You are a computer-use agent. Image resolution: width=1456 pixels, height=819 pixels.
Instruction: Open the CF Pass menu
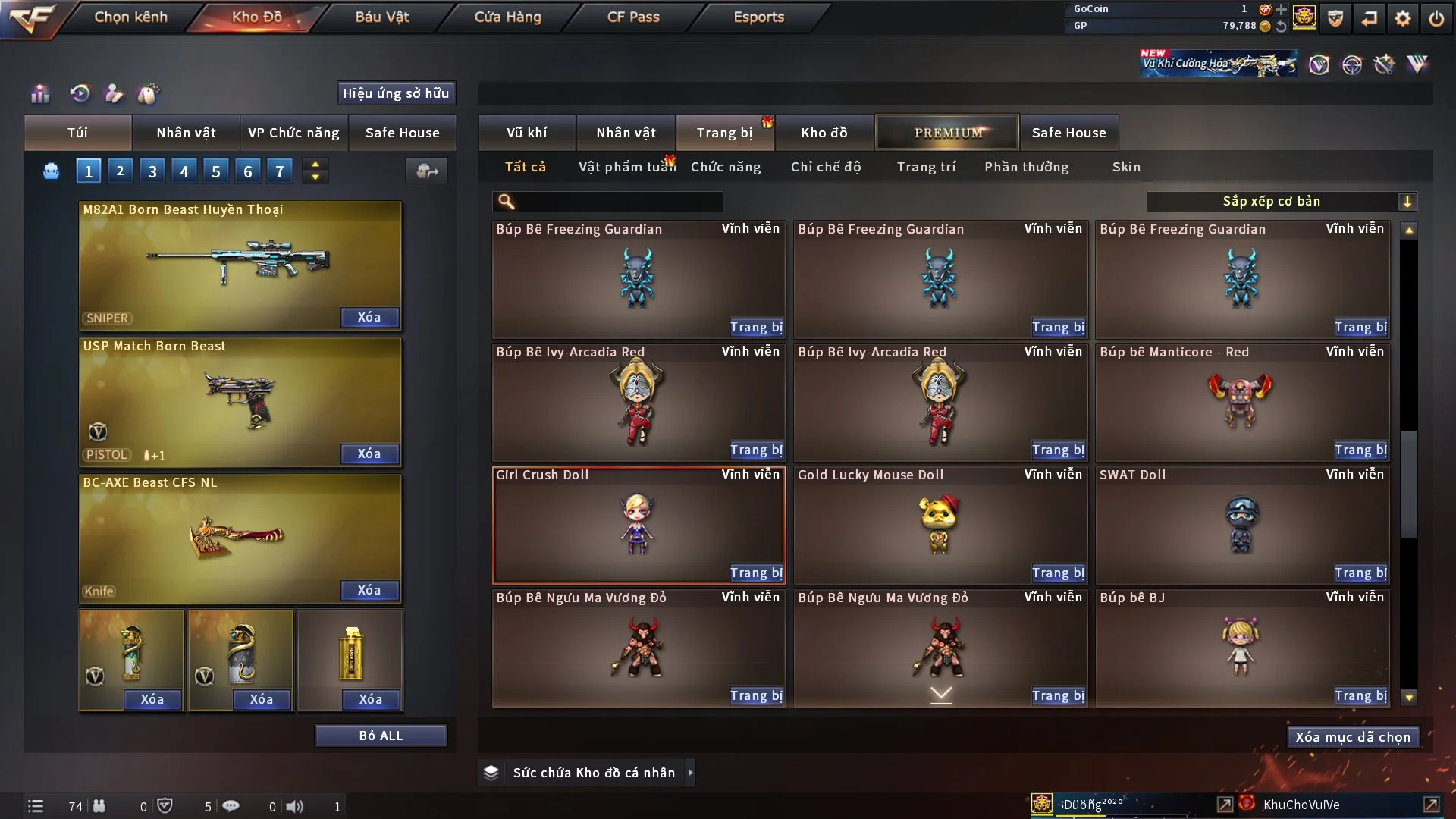point(633,17)
